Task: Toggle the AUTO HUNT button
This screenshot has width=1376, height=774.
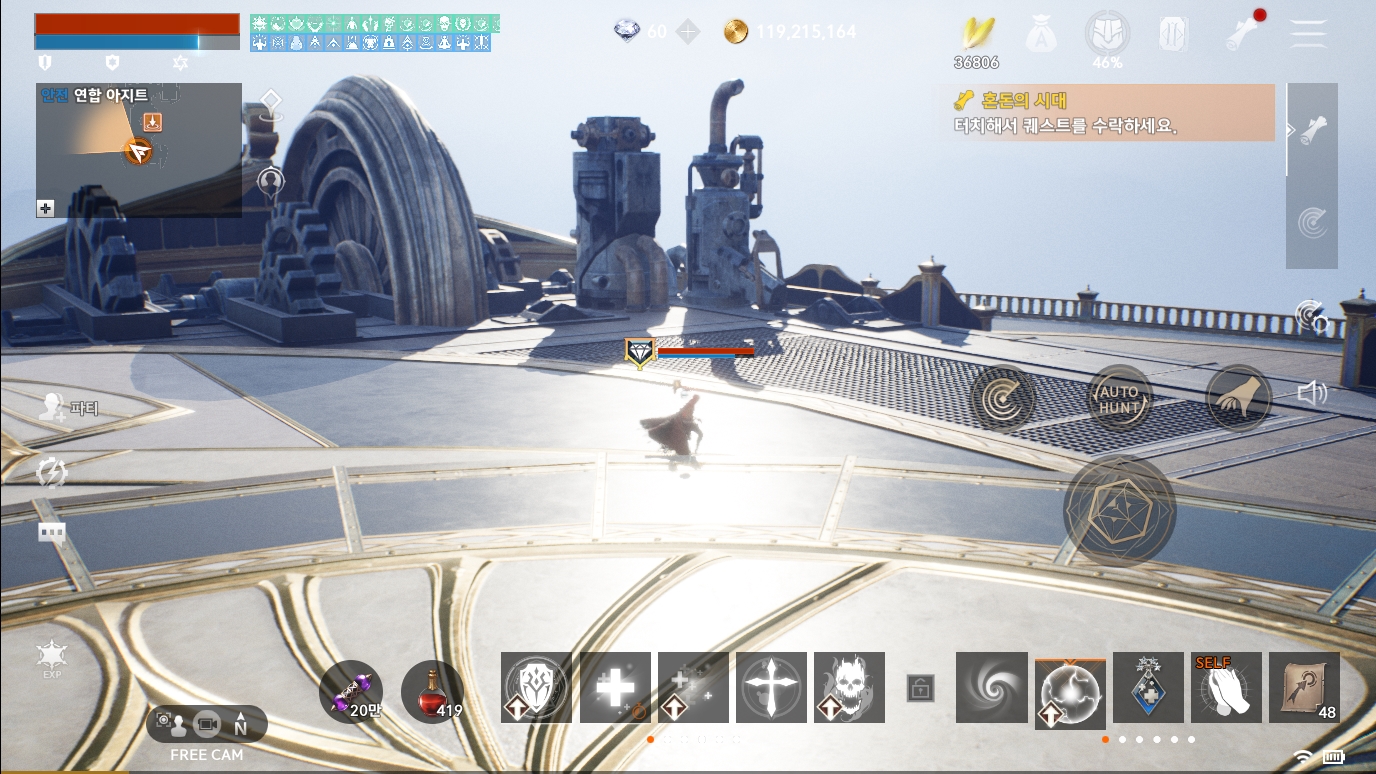Action: pos(1119,398)
